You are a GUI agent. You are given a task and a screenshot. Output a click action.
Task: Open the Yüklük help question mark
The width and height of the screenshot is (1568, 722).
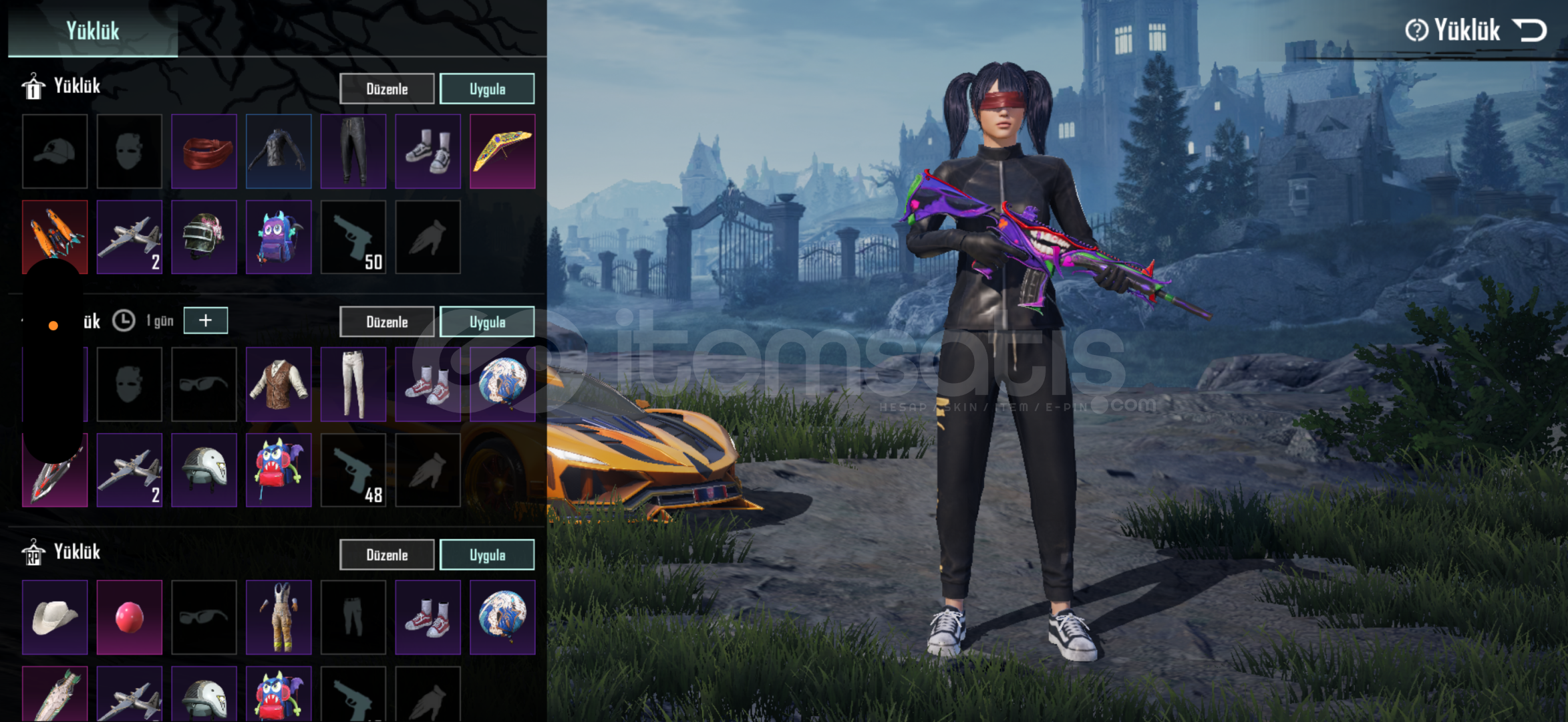coord(1416,31)
